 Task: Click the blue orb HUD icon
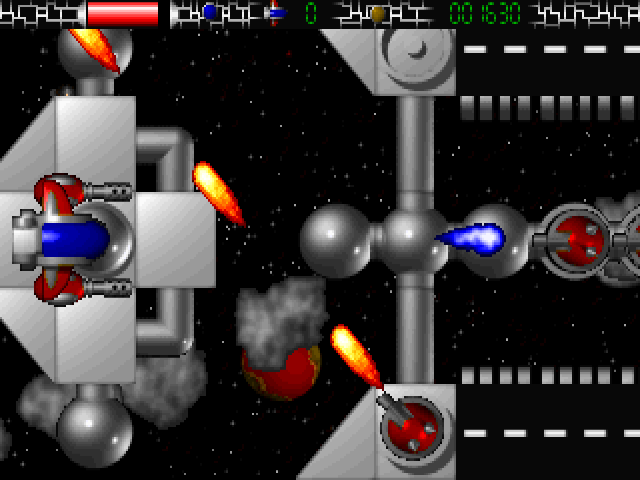coord(209,13)
